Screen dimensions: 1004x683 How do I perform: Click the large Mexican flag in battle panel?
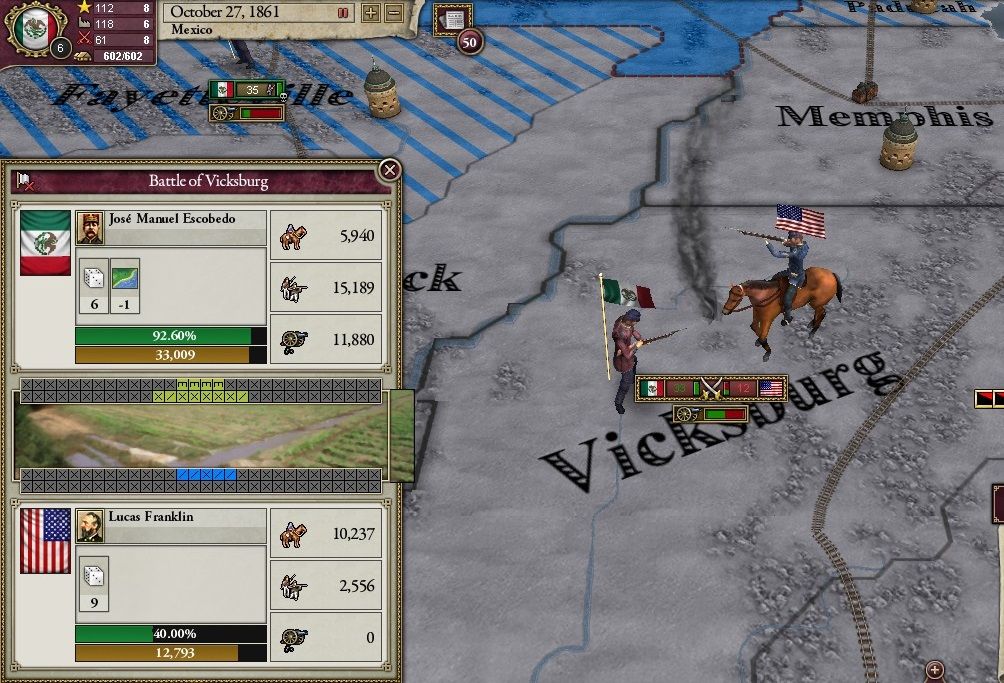[x=46, y=242]
